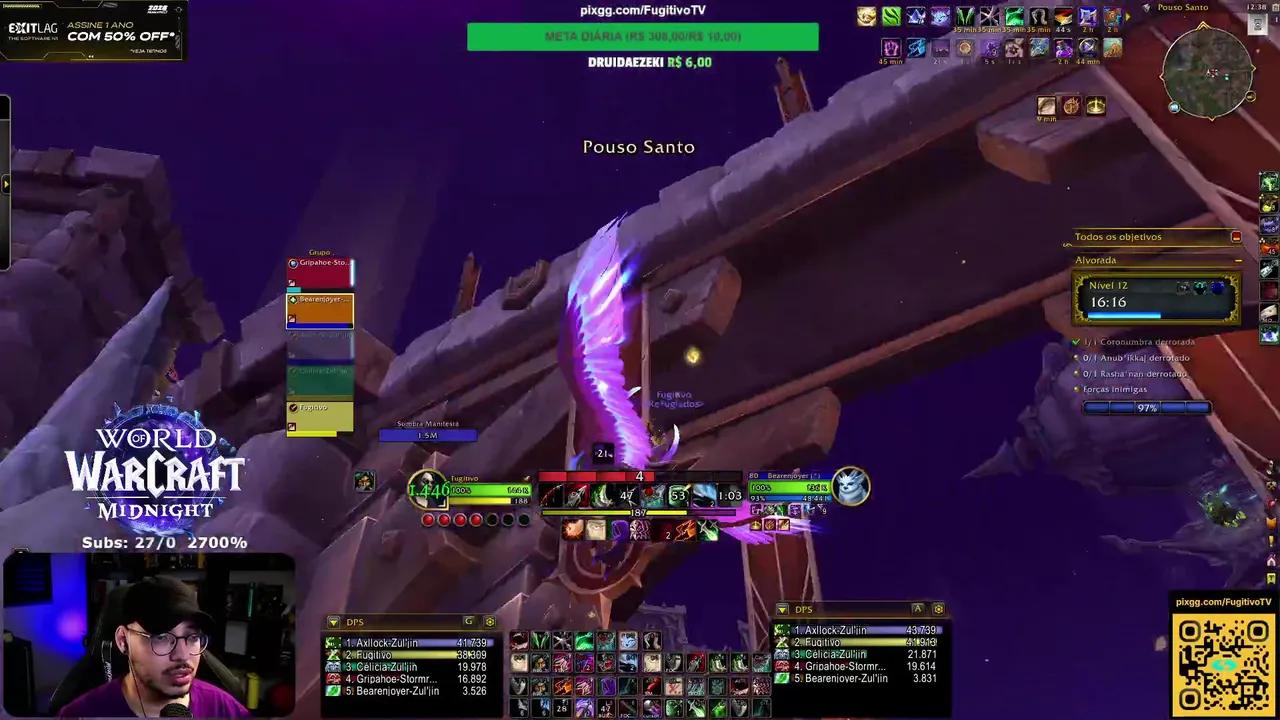
Task: Click the ExitLag 50% off banner
Action: (90, 30)
